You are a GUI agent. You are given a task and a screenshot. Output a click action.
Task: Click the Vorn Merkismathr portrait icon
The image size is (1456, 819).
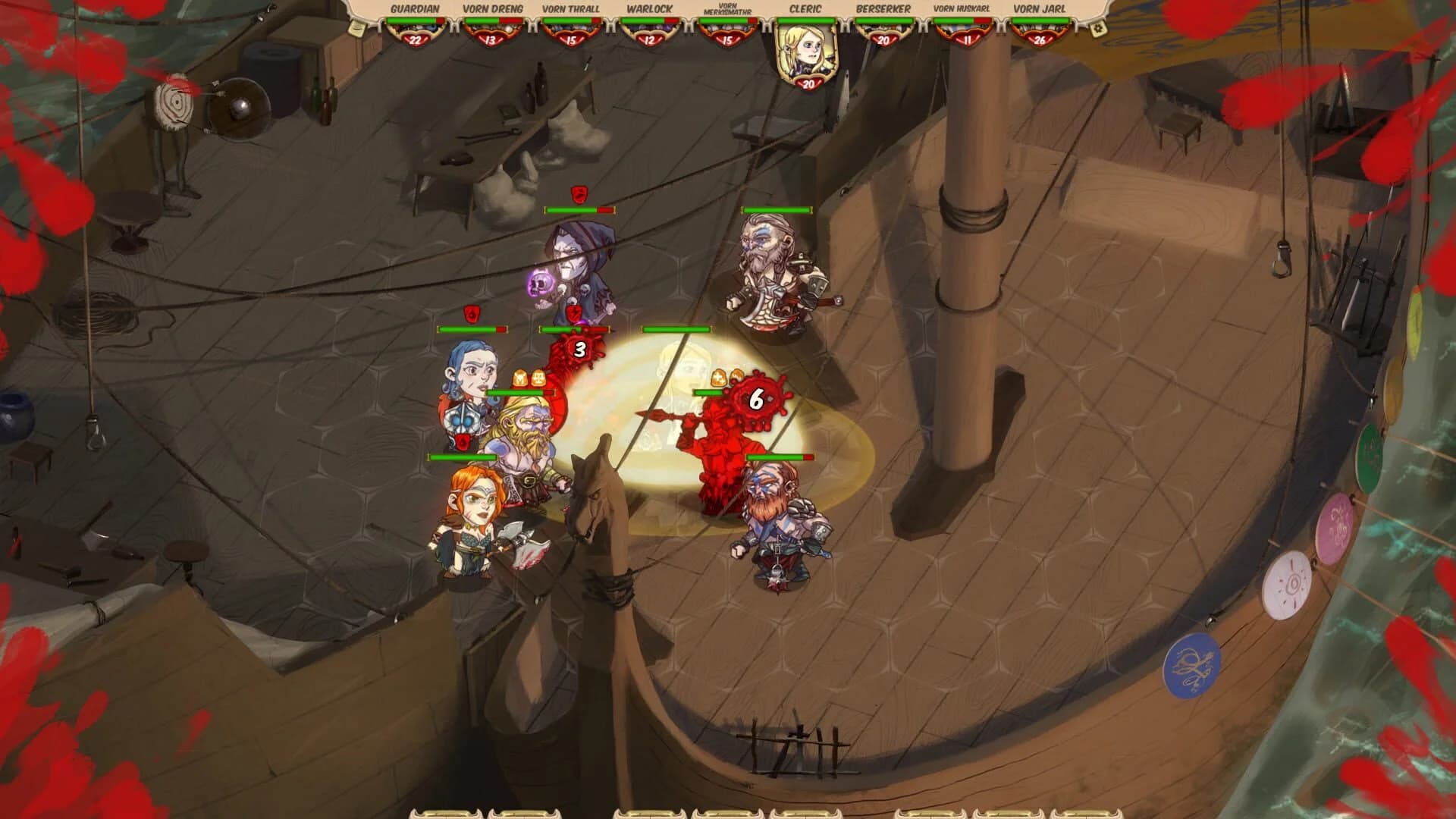coord(730,30)
